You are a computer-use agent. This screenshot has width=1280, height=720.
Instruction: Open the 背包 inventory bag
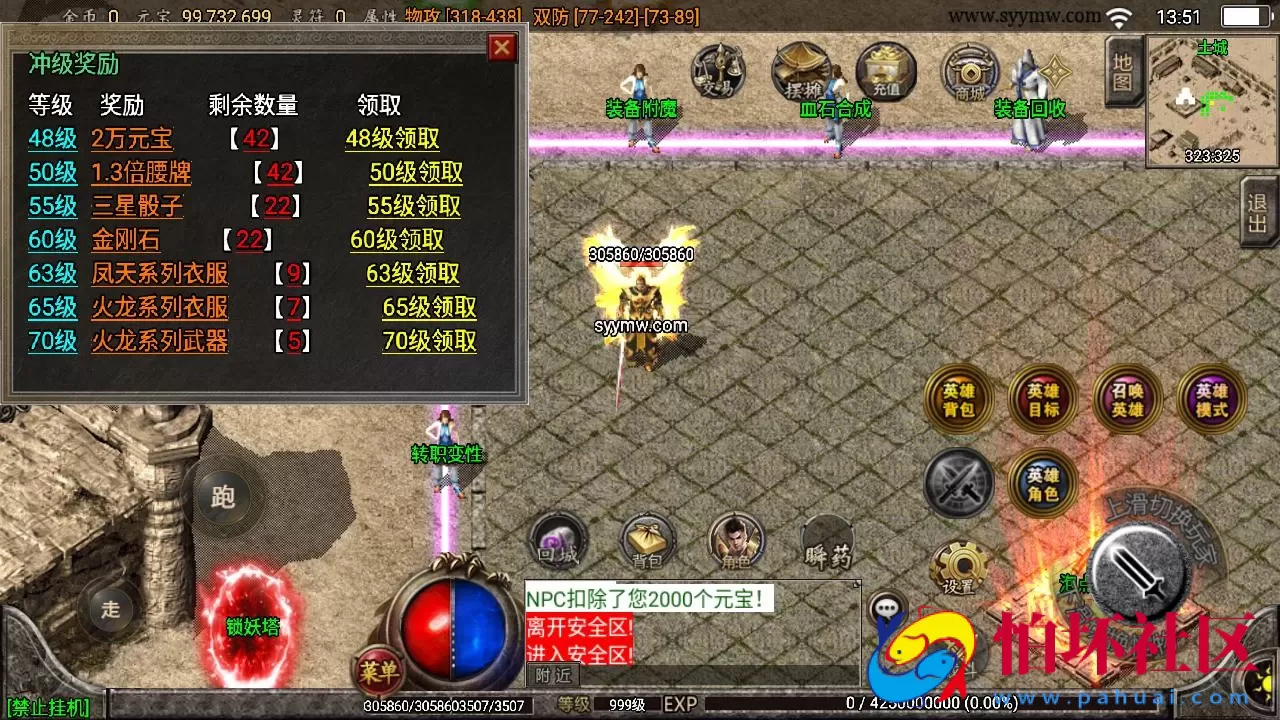pyautogui.click(x=646, y=540)
